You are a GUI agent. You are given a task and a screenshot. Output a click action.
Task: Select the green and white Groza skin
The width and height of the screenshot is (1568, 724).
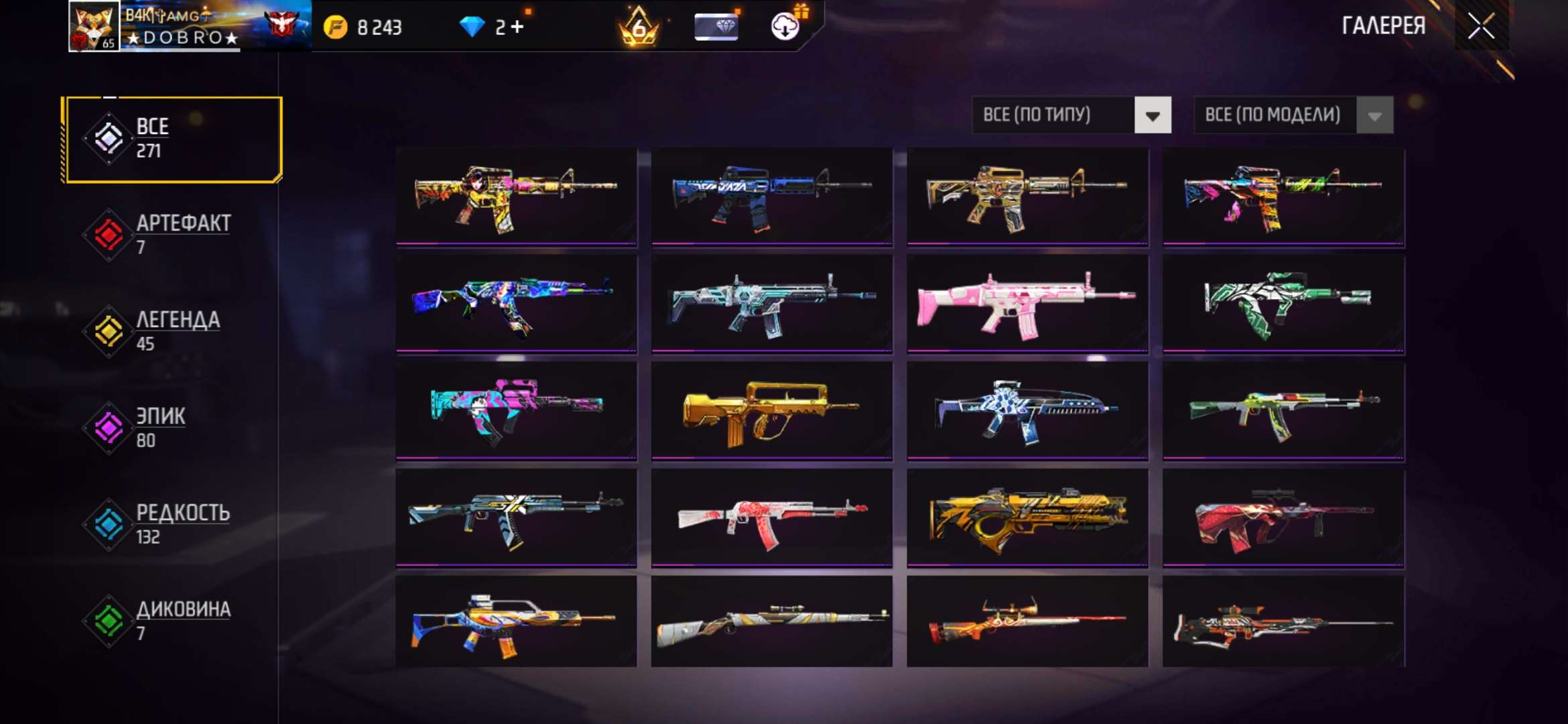pos(1283,303)
